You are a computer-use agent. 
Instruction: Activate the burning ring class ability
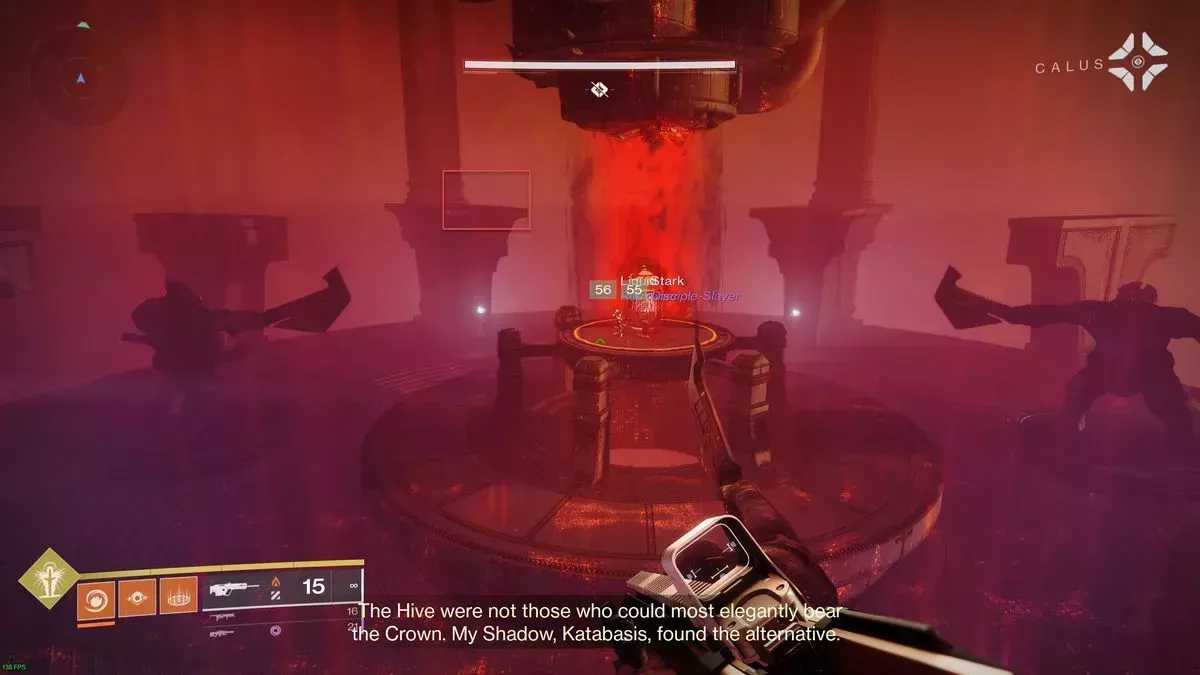pos(178,599)
